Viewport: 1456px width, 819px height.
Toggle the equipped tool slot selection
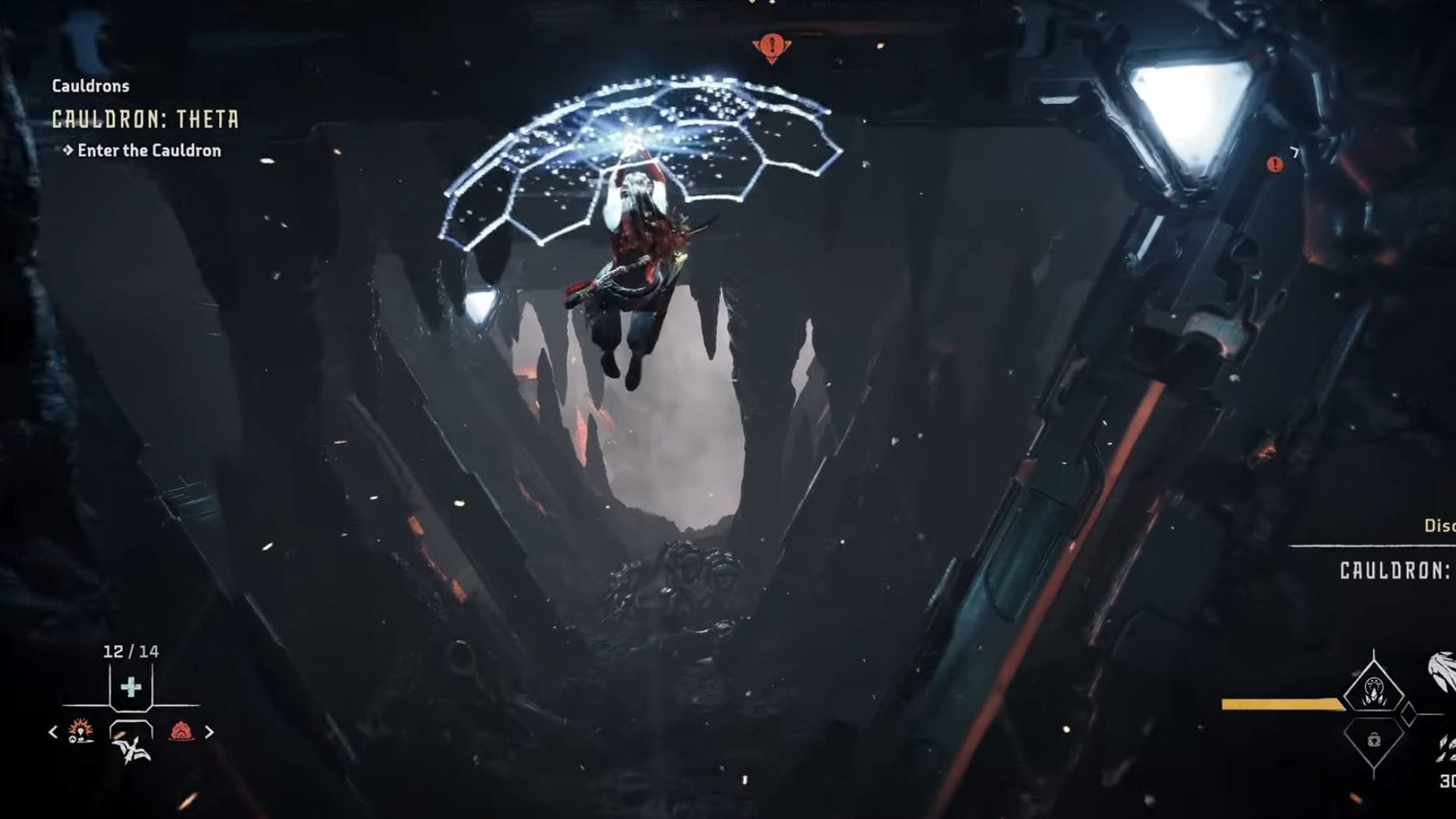[130, 730]
